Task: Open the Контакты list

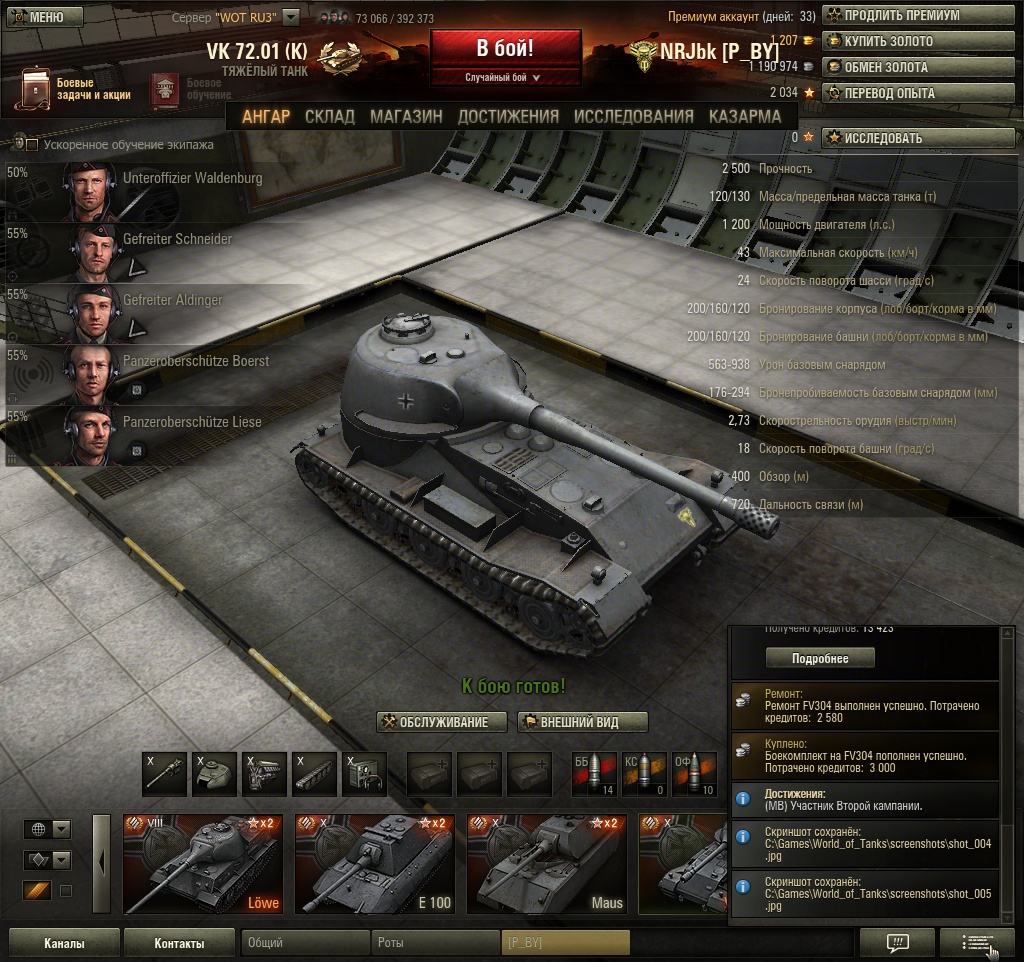Action: [180, 943]
